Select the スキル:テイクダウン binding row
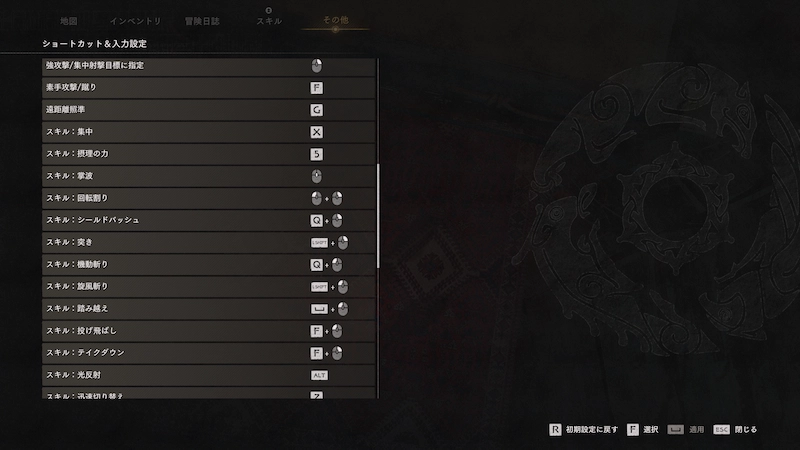 (x=209, y=353)
